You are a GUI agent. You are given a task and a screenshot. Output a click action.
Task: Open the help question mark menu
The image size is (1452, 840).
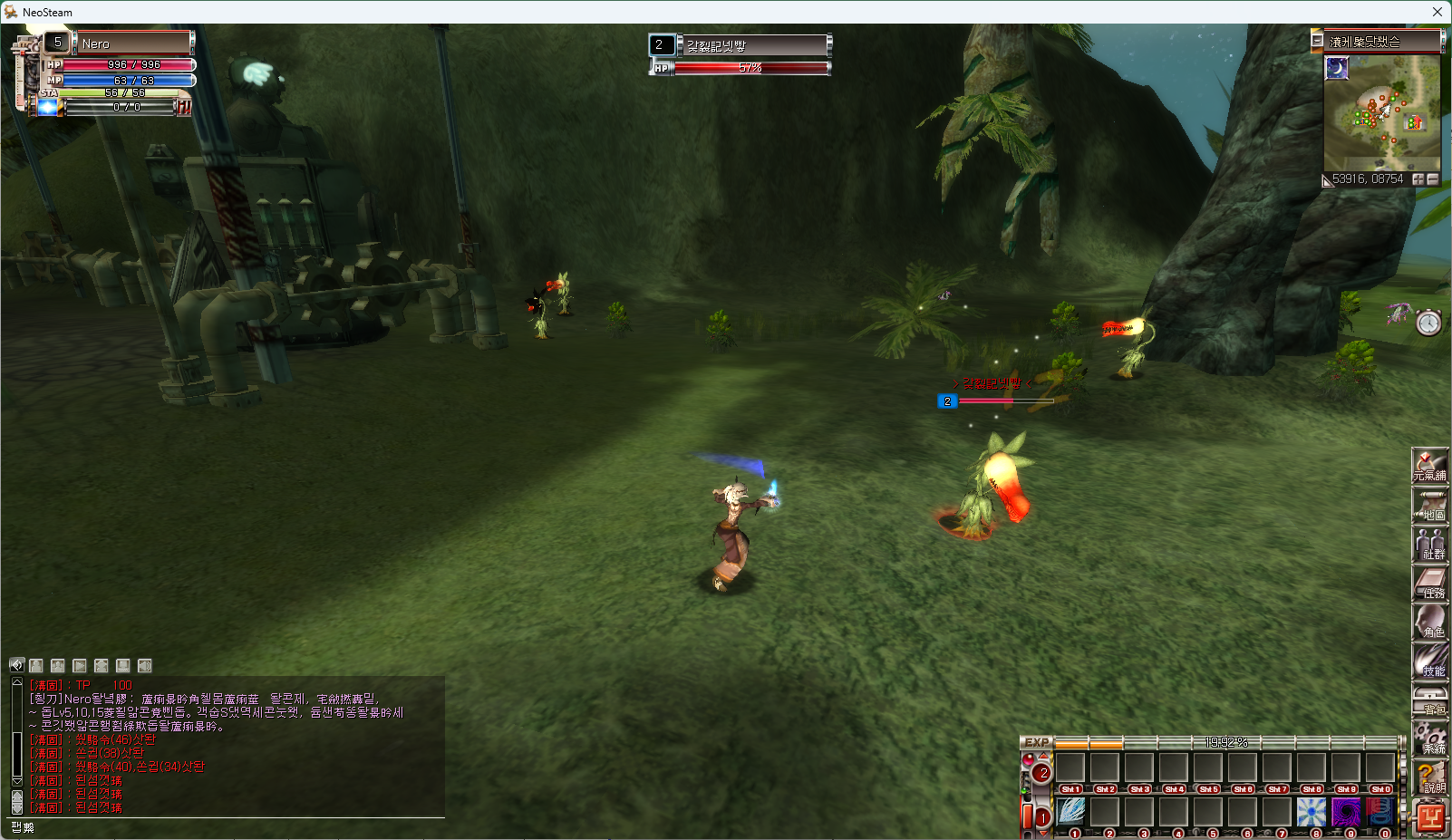[x=1430, y=777]
